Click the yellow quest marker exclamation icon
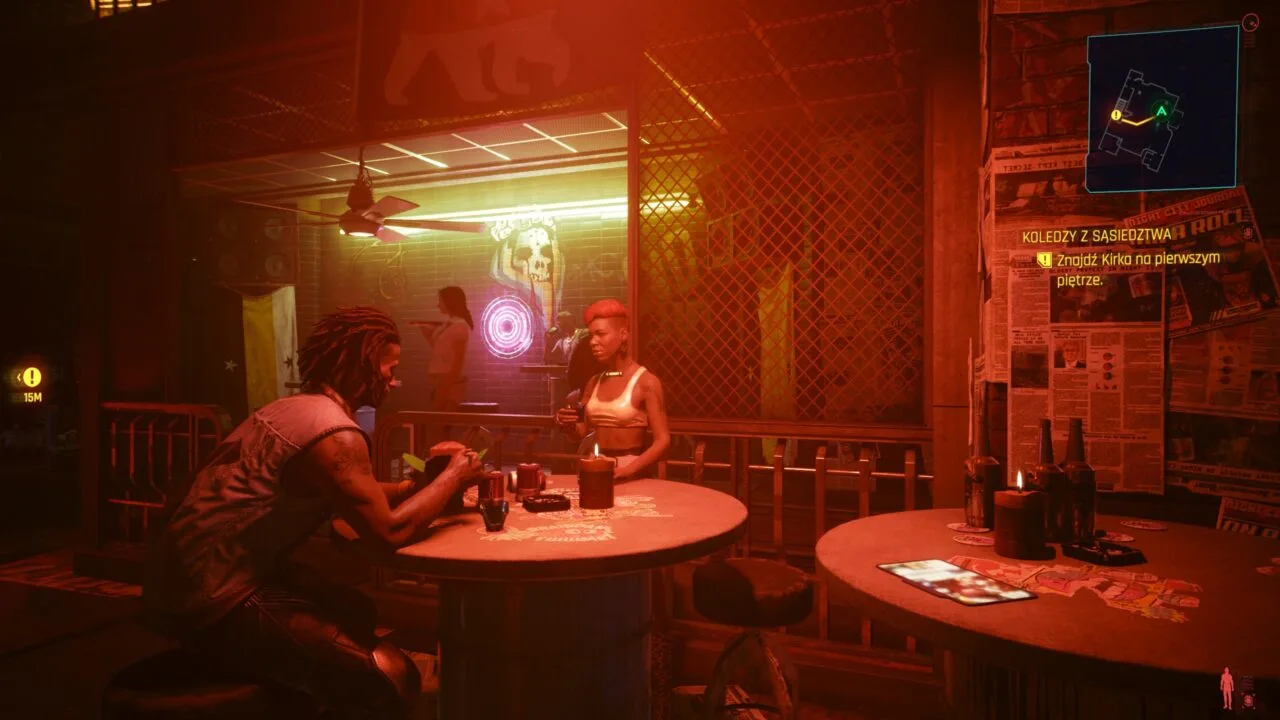This screenshot has height=720, width=1280. click(31, 378)
